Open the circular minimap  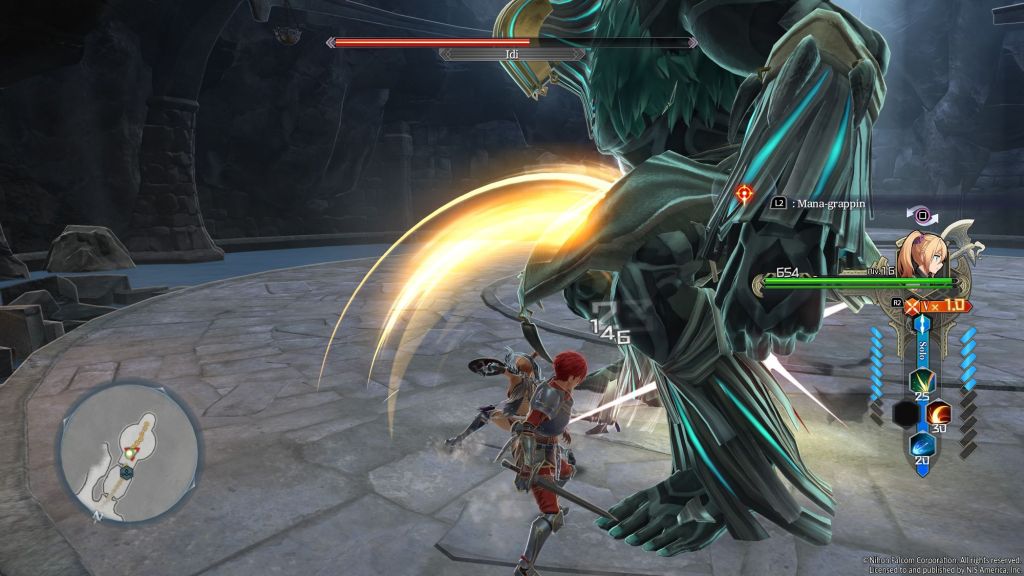point(129,449)
